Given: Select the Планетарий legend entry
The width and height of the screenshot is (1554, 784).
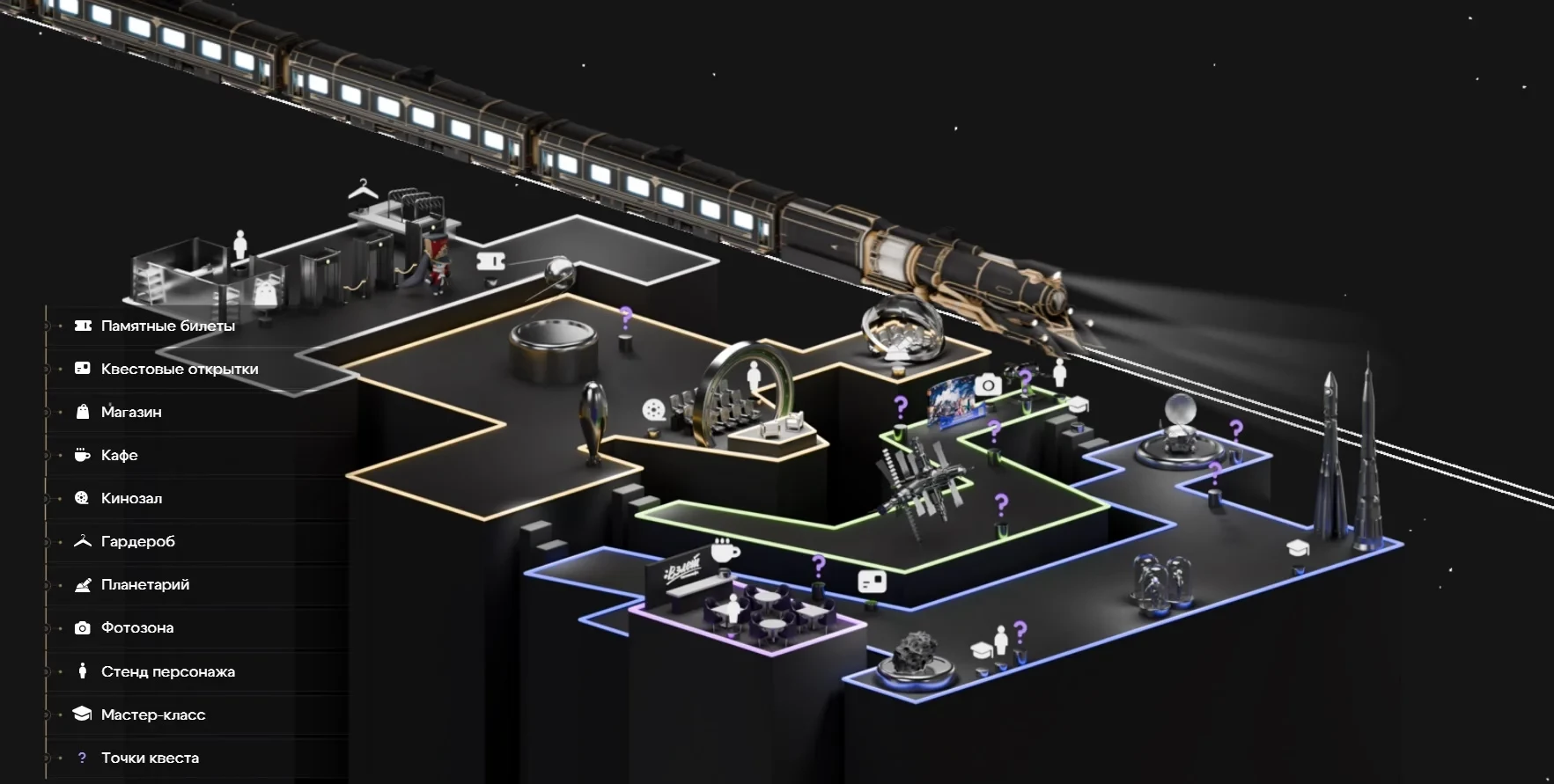Looking at the screenshot, I should click(x=144, y=584).
